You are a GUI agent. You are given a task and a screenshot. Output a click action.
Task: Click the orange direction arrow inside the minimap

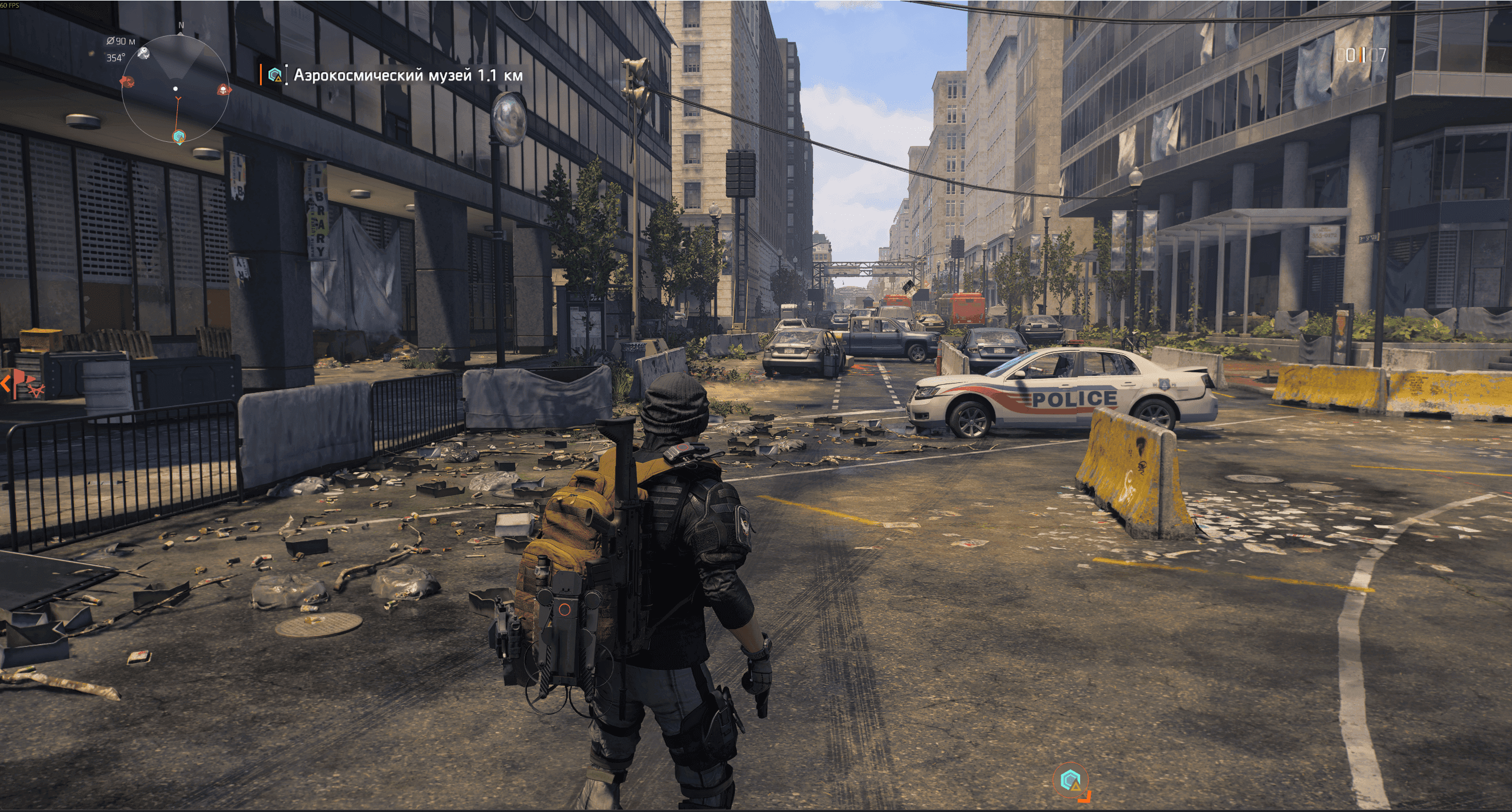[178, 99]
